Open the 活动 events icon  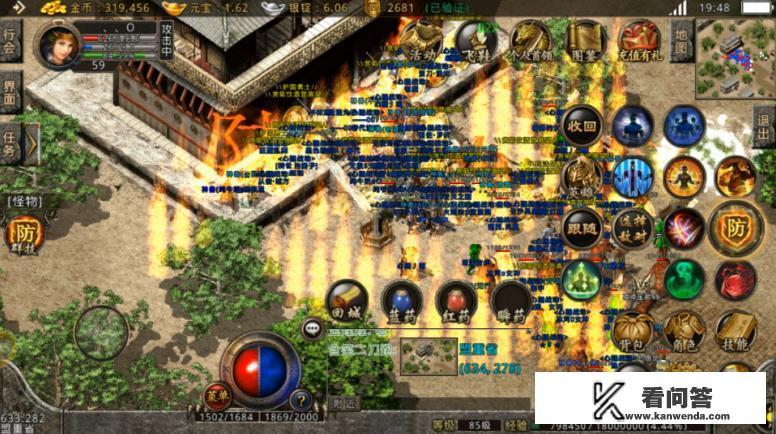point(422,42)
